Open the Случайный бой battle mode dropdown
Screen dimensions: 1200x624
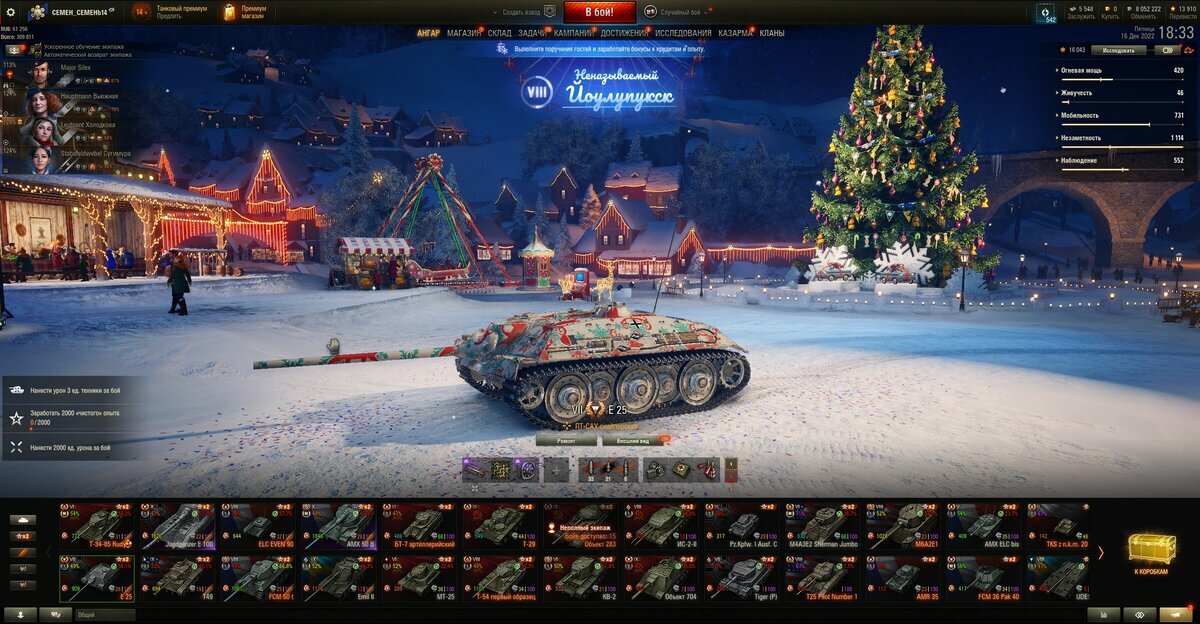point(681,12)
